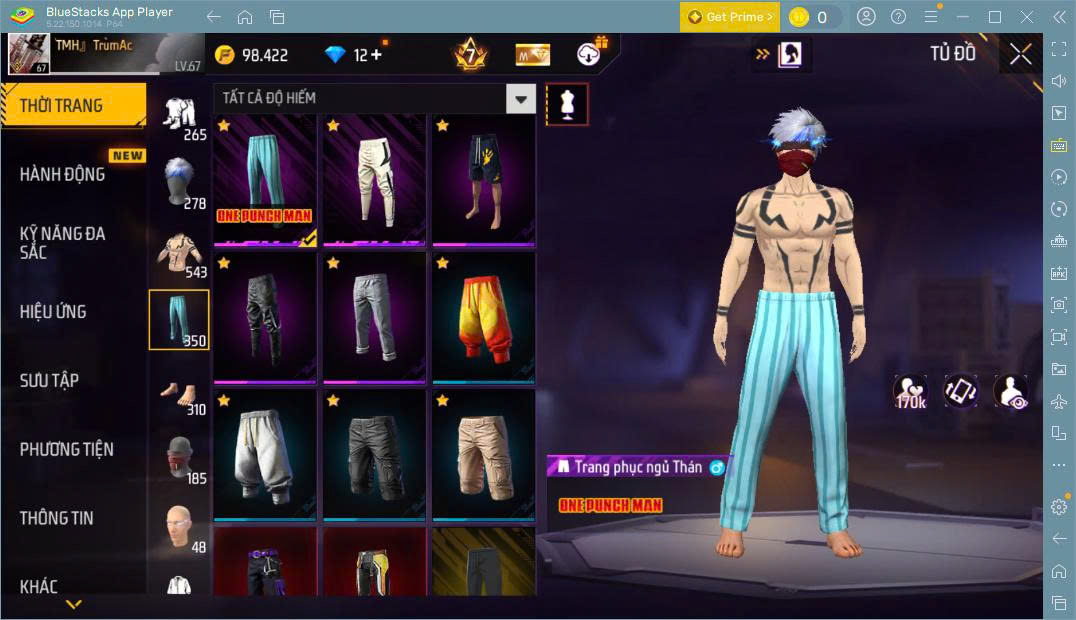This screenshot has height=620, width=1076.
Task: Open the HÀNH ĐỘNG section
Action: [62, 174]
